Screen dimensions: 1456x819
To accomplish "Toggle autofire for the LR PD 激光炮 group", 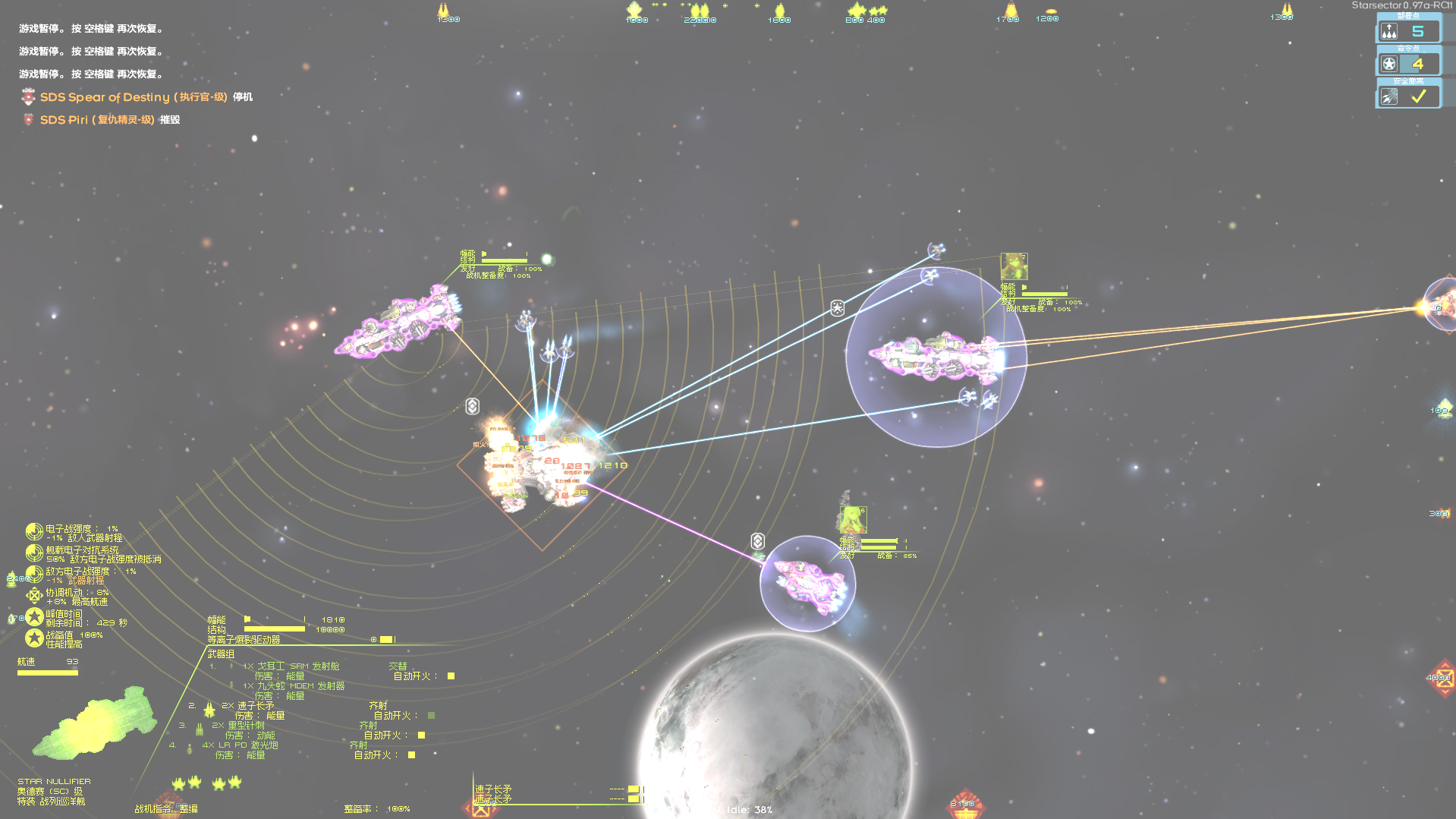I will pos(410,755).
